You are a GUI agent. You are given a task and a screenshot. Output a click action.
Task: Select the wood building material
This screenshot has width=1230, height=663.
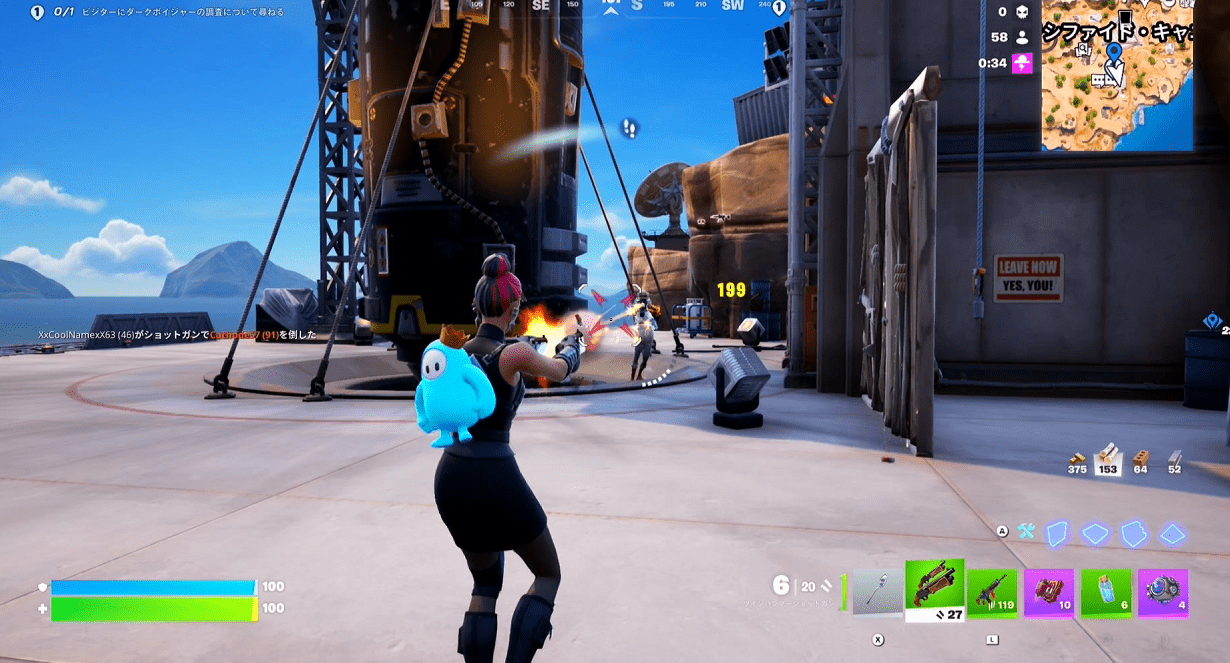(x=1107, y=457)
